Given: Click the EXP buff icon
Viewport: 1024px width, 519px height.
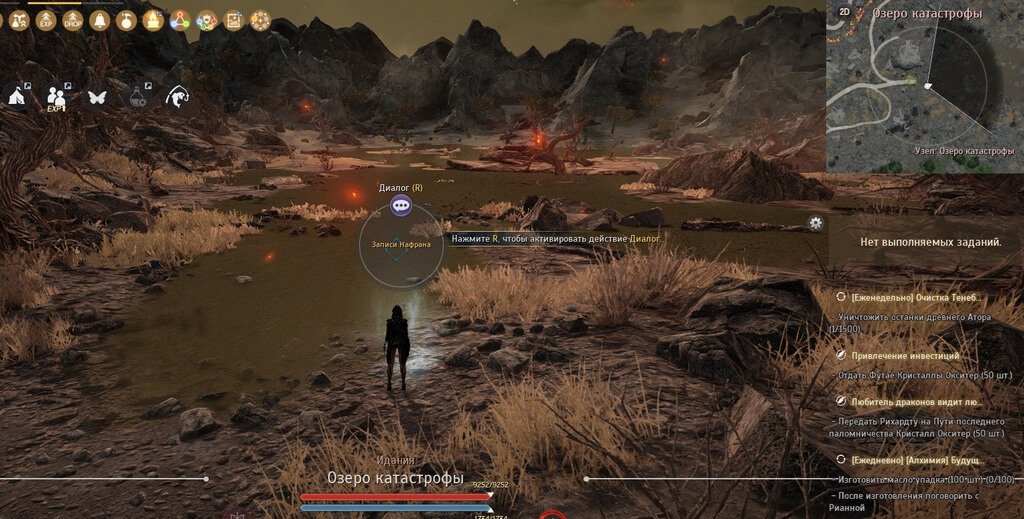Looking at the screenshot, I should (46, 20).
